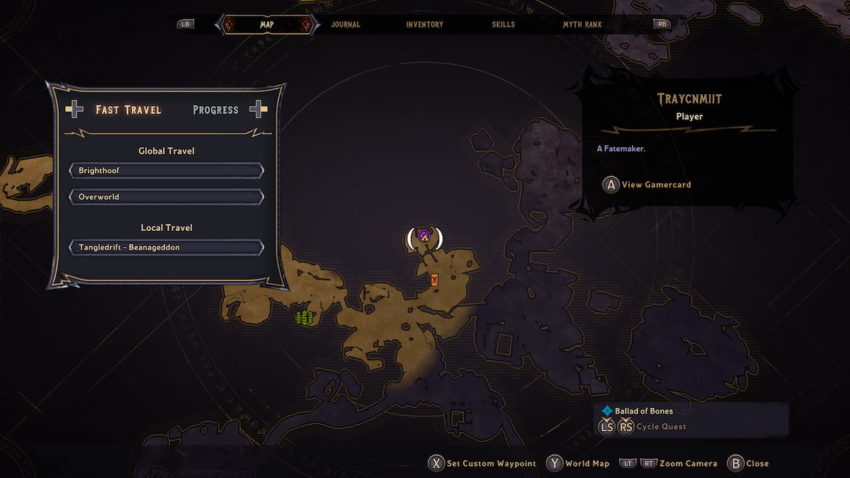Open the Inventory tab

424,24
